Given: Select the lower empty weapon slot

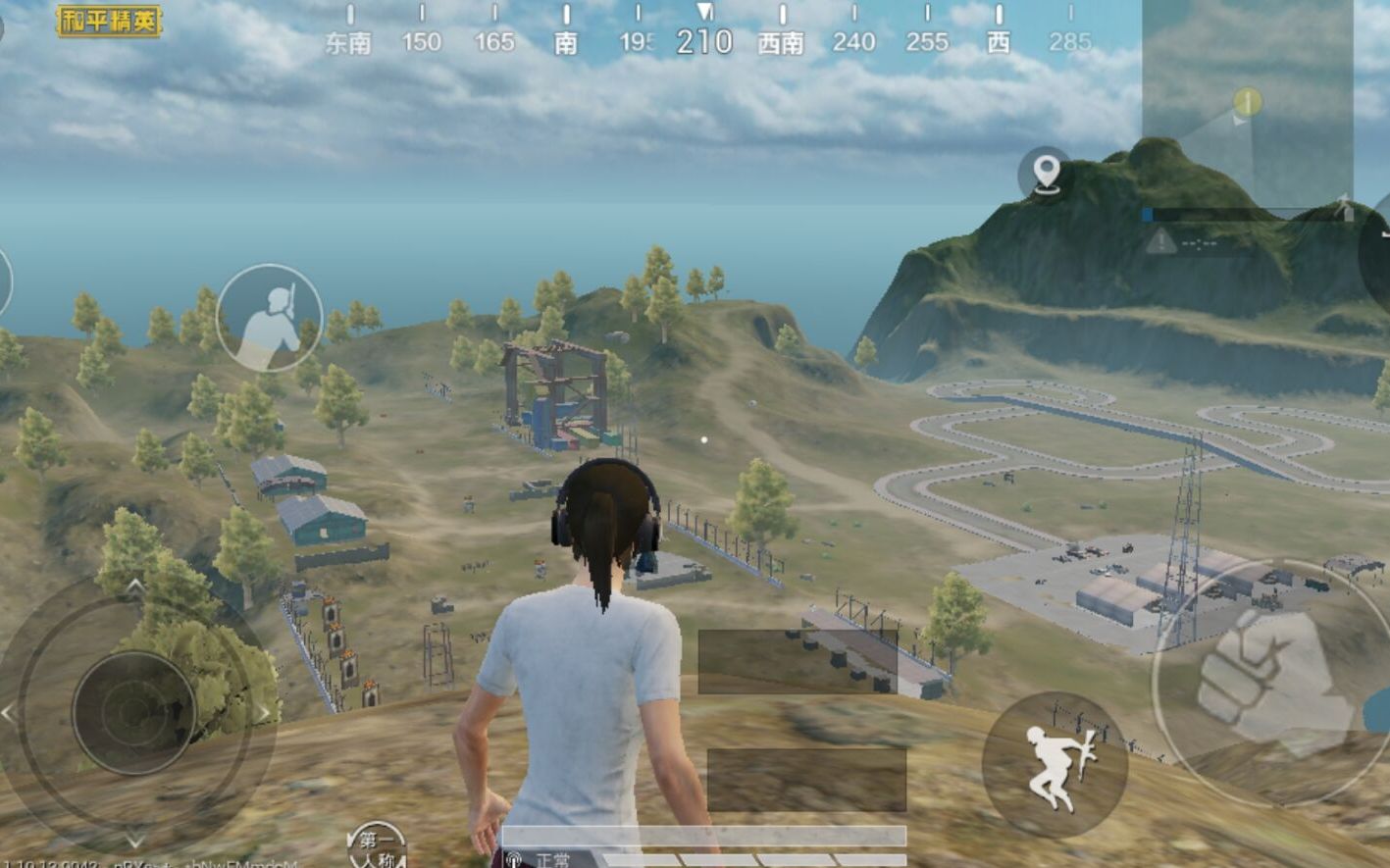Looking at the screenshot, I should (x=806, y=780).
